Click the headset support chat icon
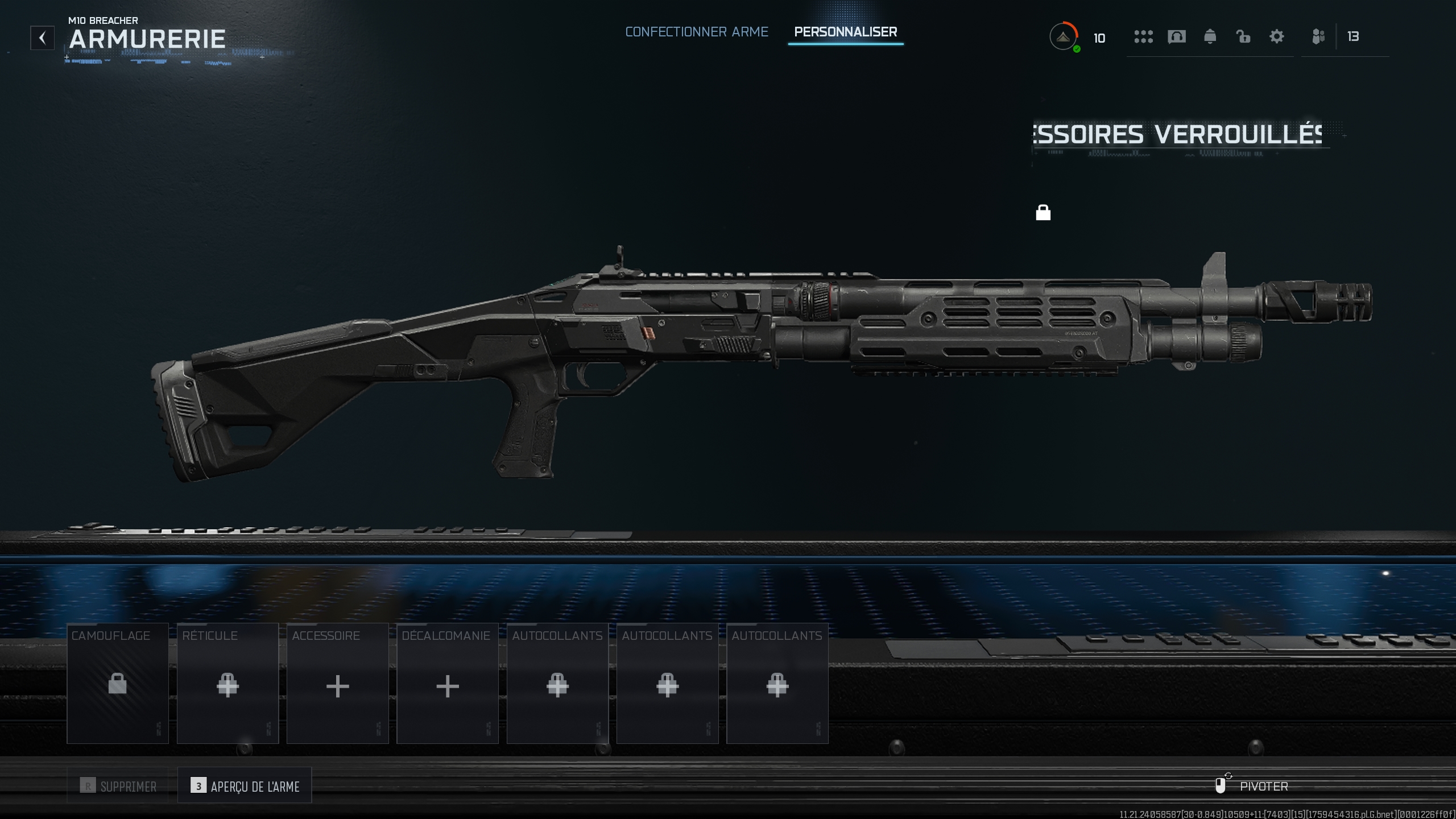This screenshot has width=1456, height=819. 1177,36
